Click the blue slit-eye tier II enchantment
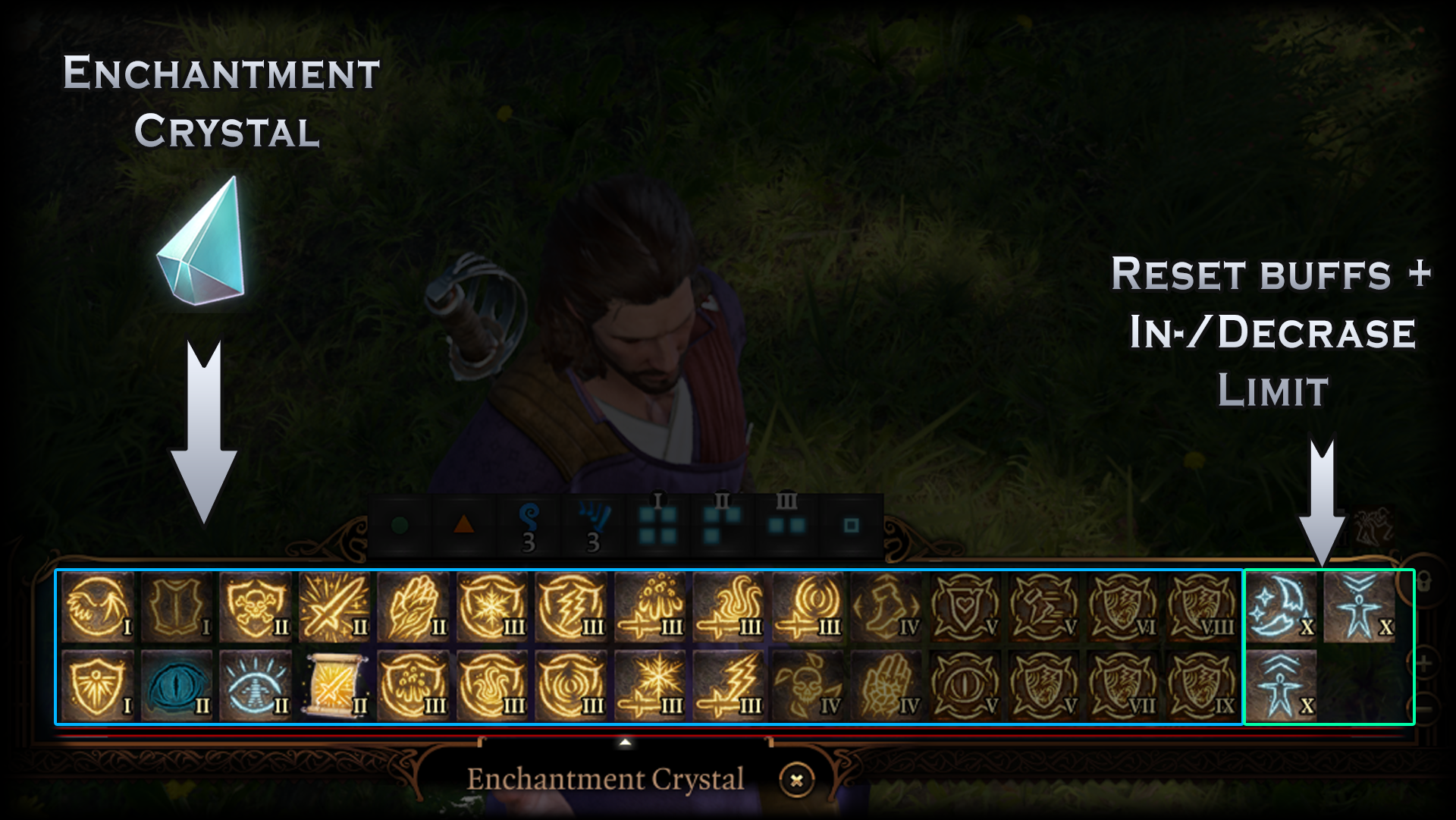This screenshot has width=1456, height=820. (x=176, y=686)
